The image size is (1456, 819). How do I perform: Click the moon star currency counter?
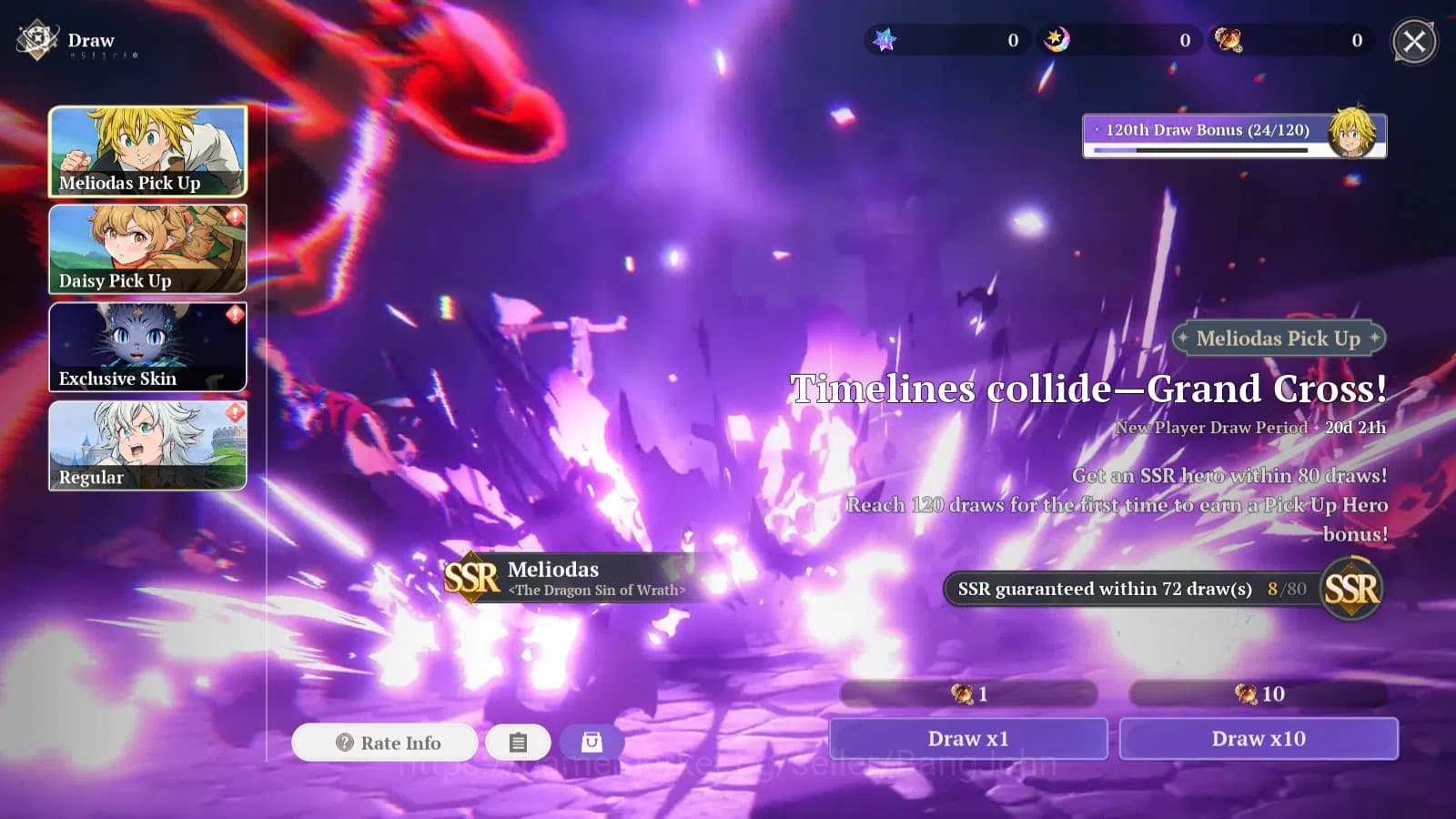pos(1119,40)
